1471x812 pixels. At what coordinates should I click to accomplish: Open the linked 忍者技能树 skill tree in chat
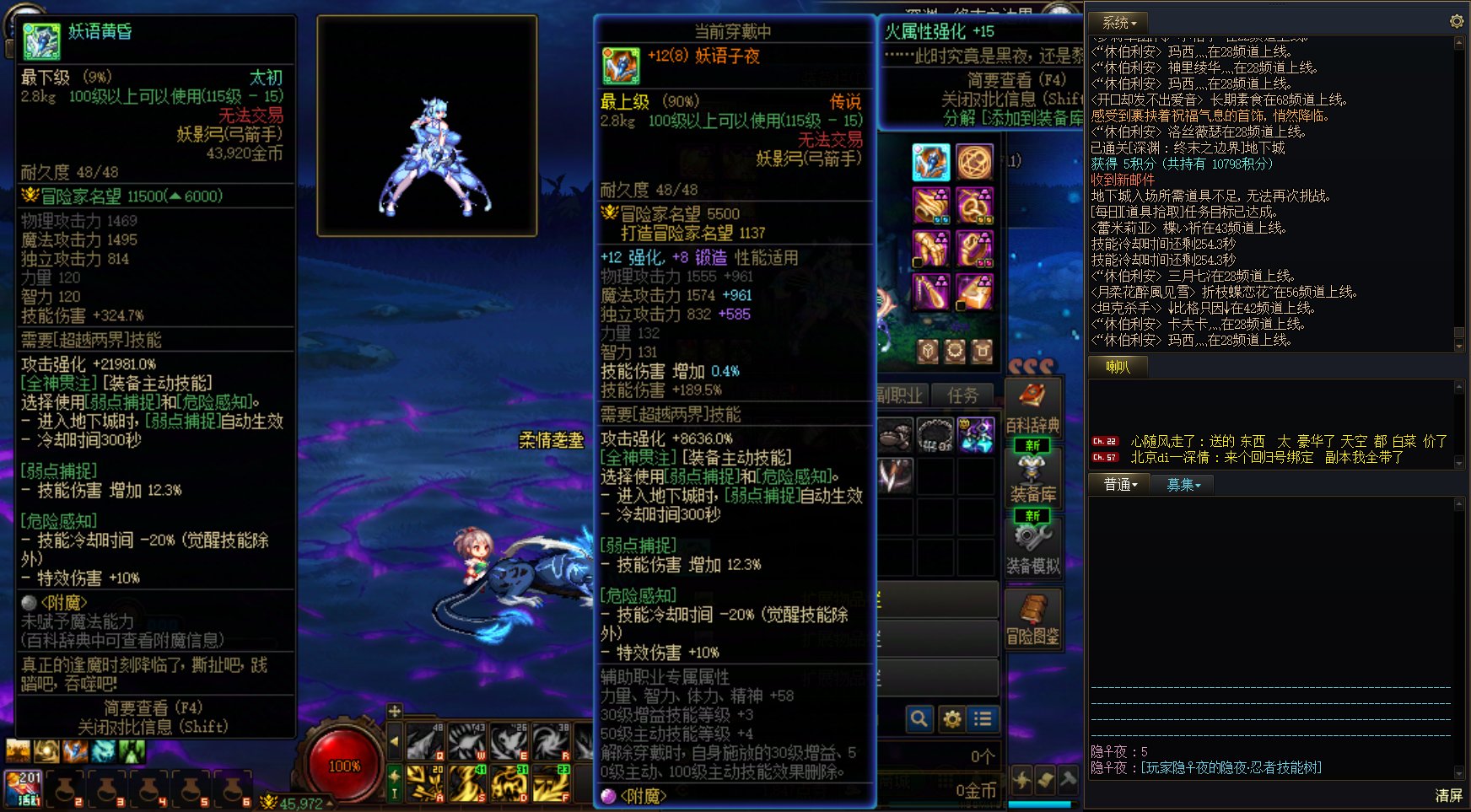pyautogui.click(x=1229, y=767)
